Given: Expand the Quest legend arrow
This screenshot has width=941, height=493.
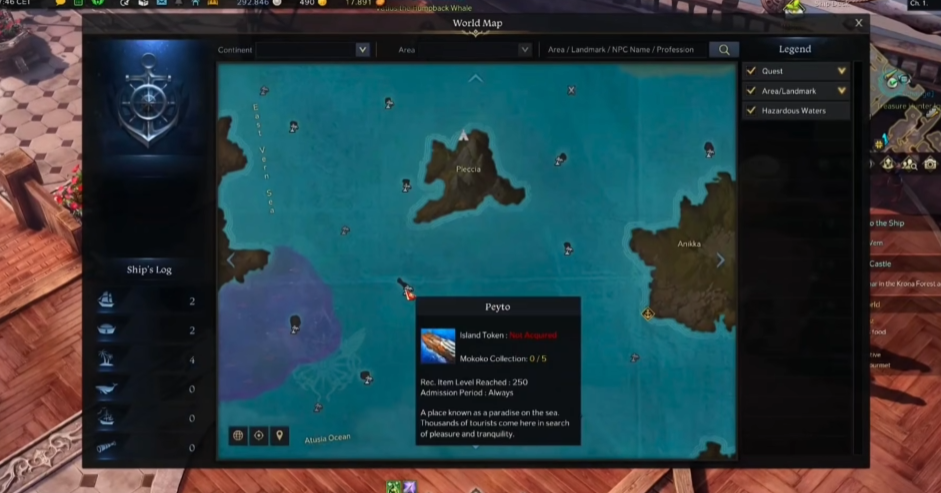Looking at the screenshot, I should point(842,71).
